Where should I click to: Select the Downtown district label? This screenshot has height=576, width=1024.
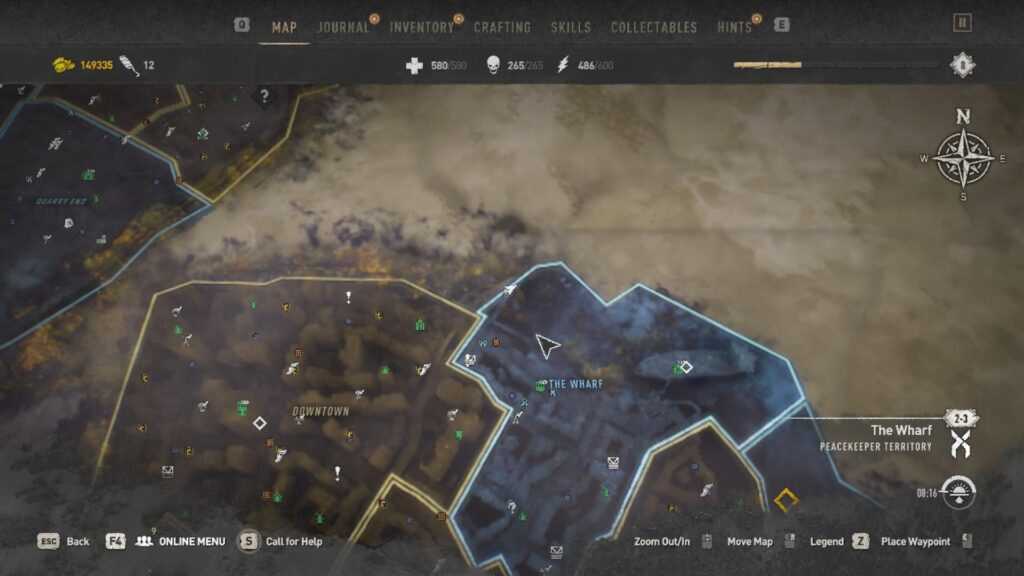pos(321,411)
